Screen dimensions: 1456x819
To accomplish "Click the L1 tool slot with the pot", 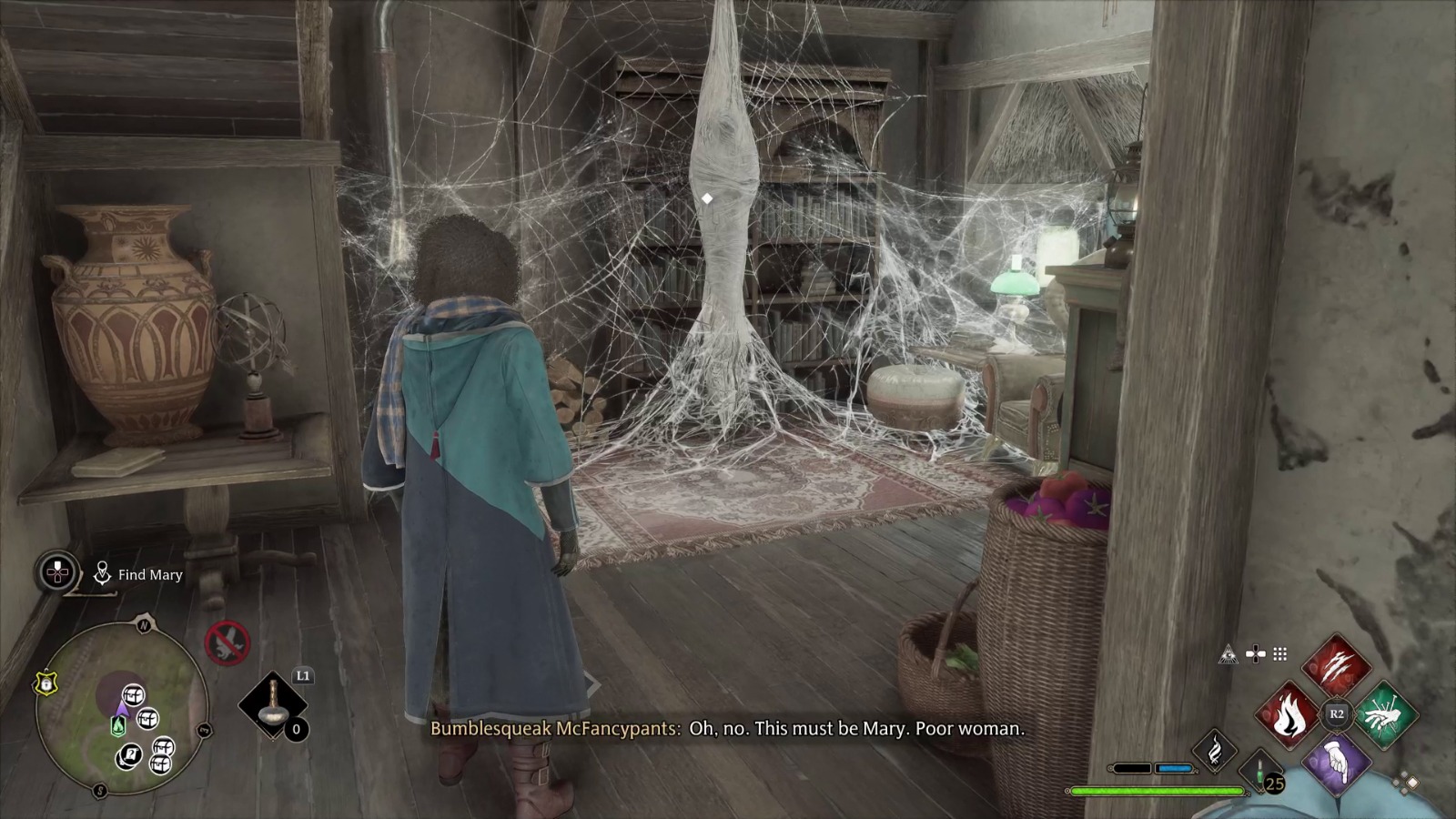I will [272, 706].
